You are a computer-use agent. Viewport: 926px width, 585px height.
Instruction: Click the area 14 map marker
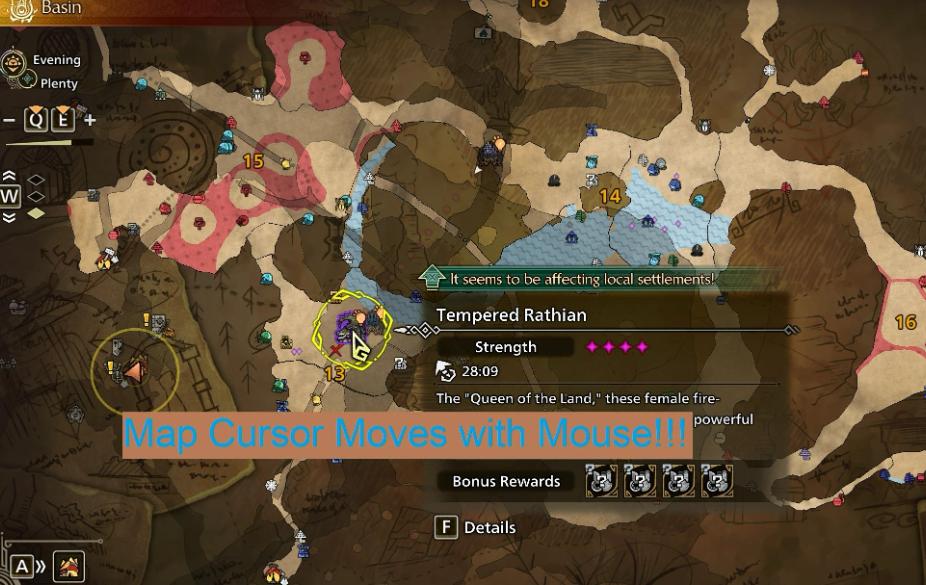coord(610,196)
